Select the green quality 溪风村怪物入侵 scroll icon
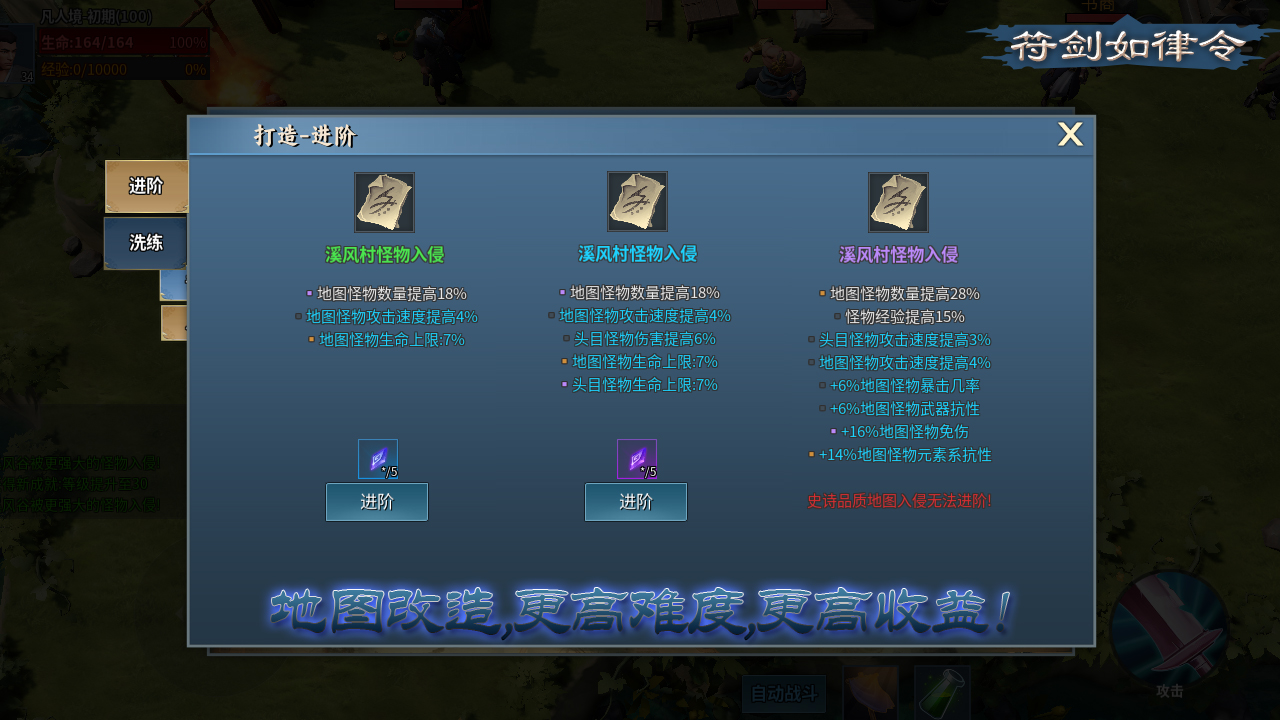This screenshot has height=720, width=1280. click(385, 202)
